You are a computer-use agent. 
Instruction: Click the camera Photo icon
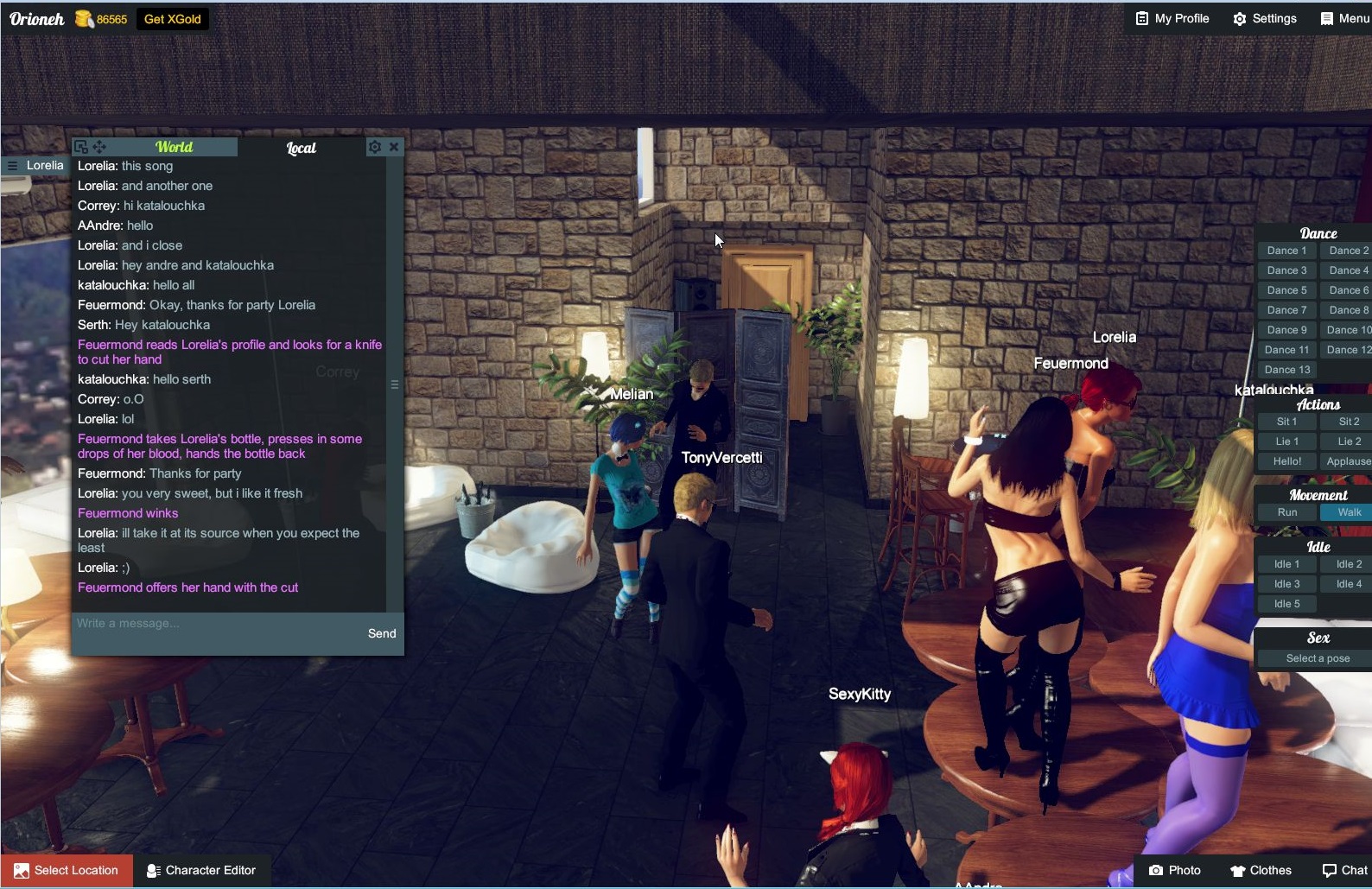[x=1155, y=870]
